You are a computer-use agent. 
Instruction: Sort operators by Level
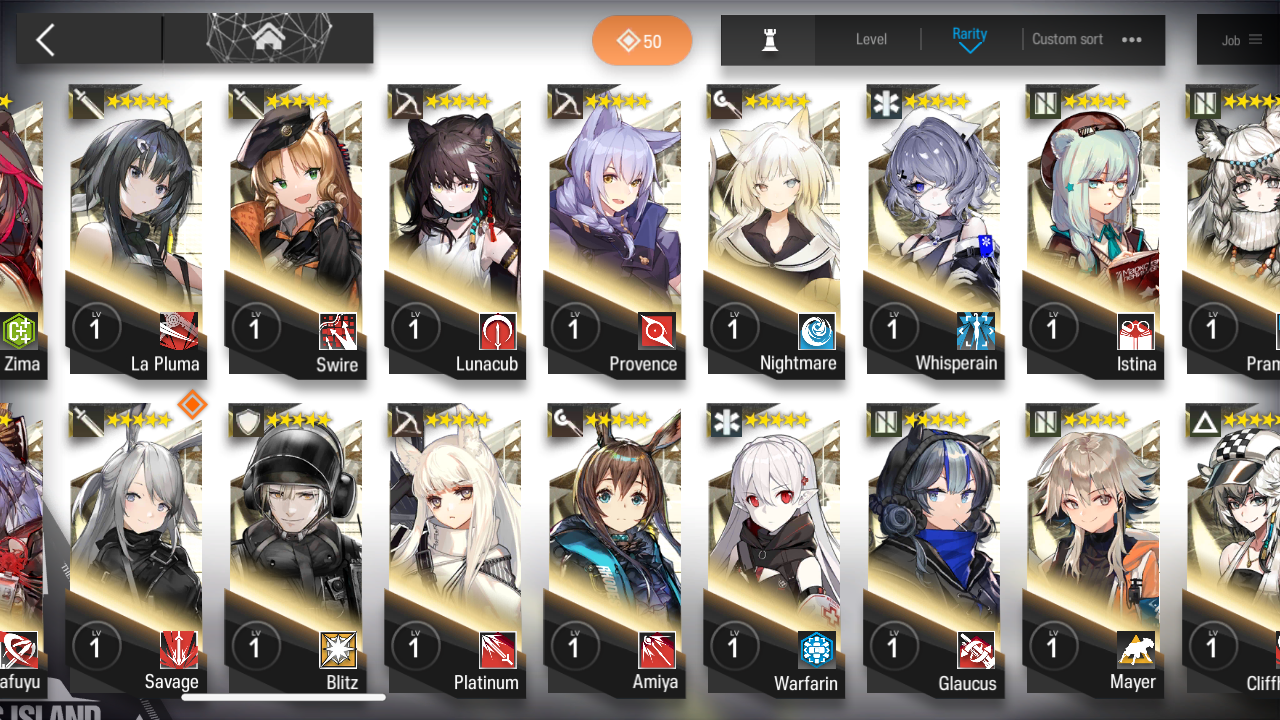pyautogui.click(x=871, y=40)
